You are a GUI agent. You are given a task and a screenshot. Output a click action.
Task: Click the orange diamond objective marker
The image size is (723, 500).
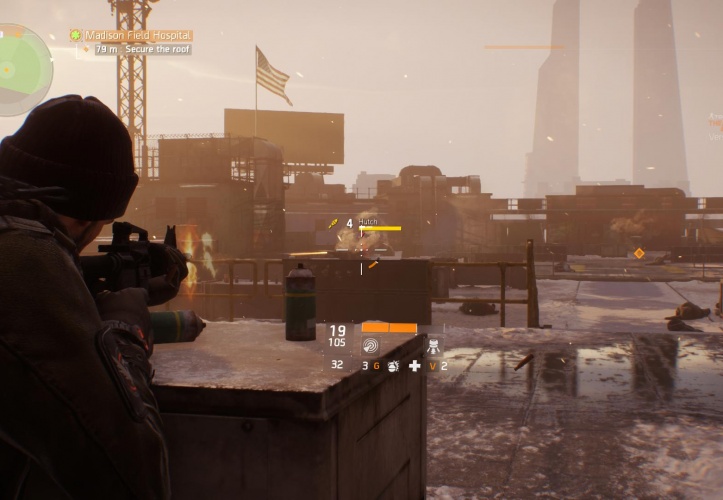coord(639,253)
